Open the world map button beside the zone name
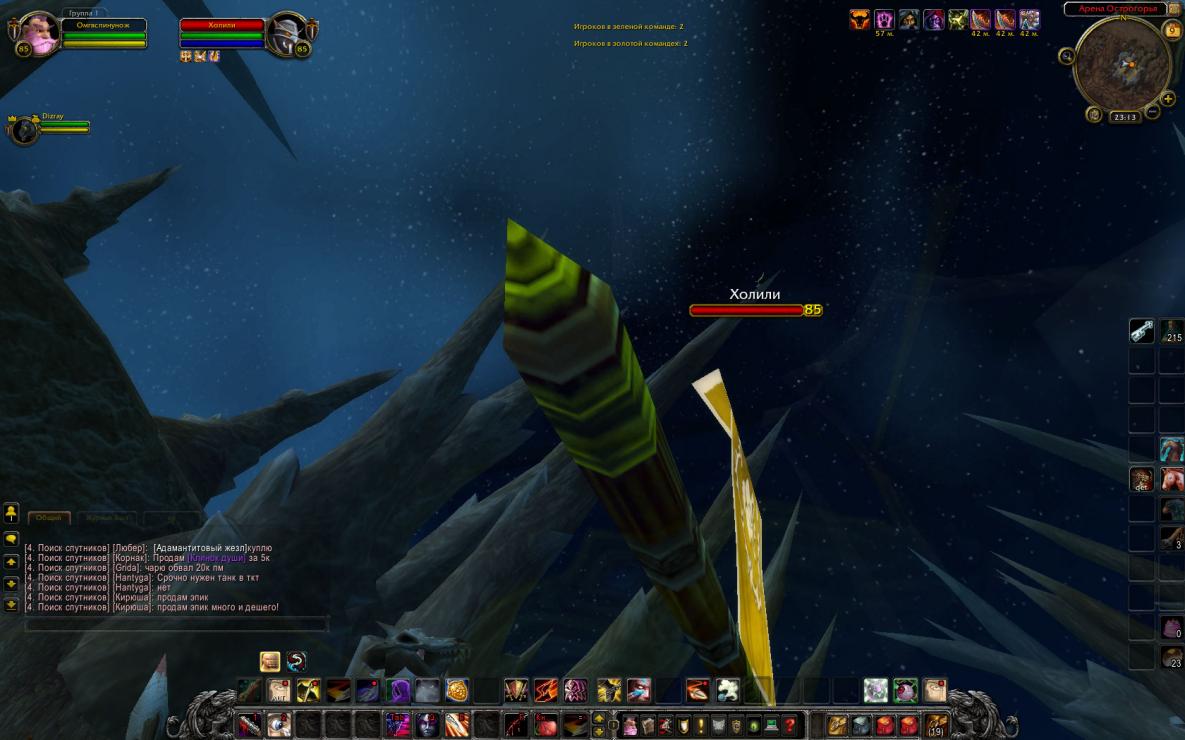 pos(1174,9)
